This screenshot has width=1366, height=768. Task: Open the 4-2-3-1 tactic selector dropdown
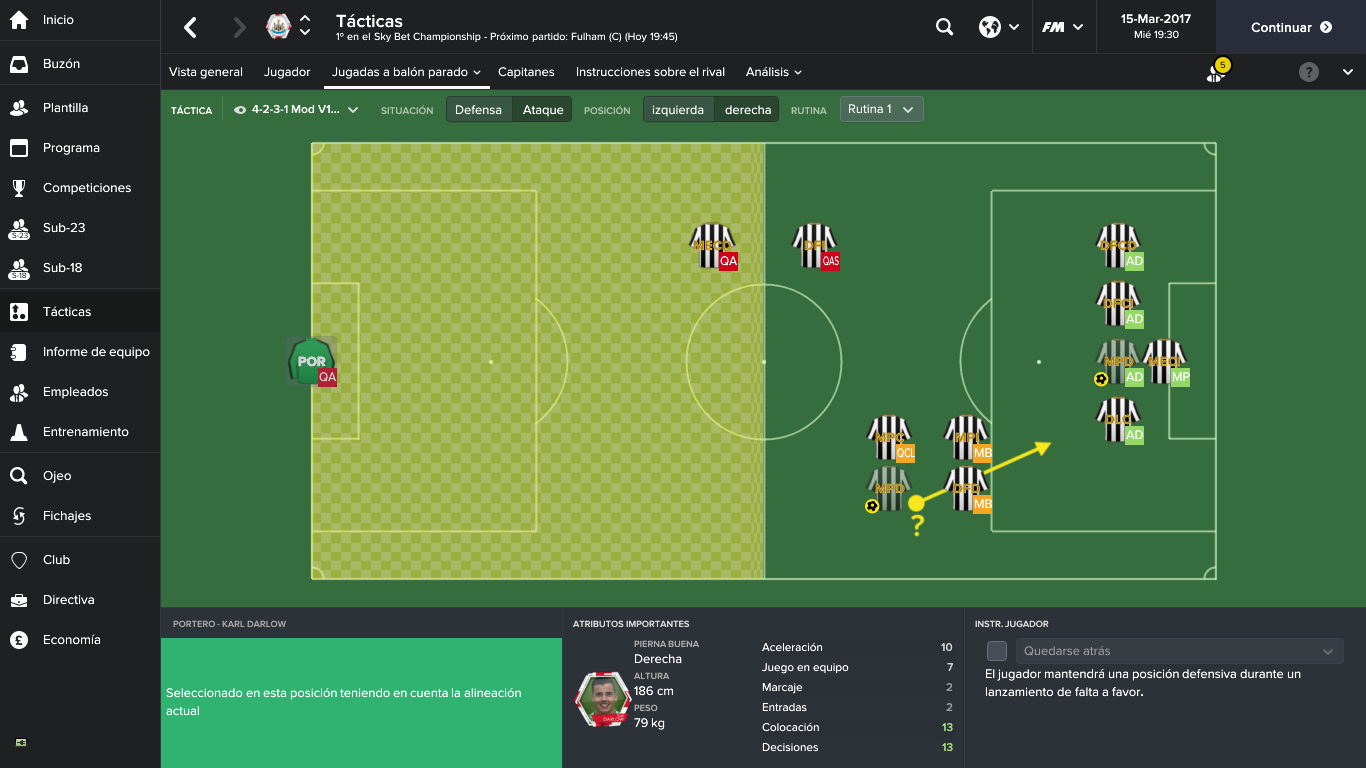296,110
